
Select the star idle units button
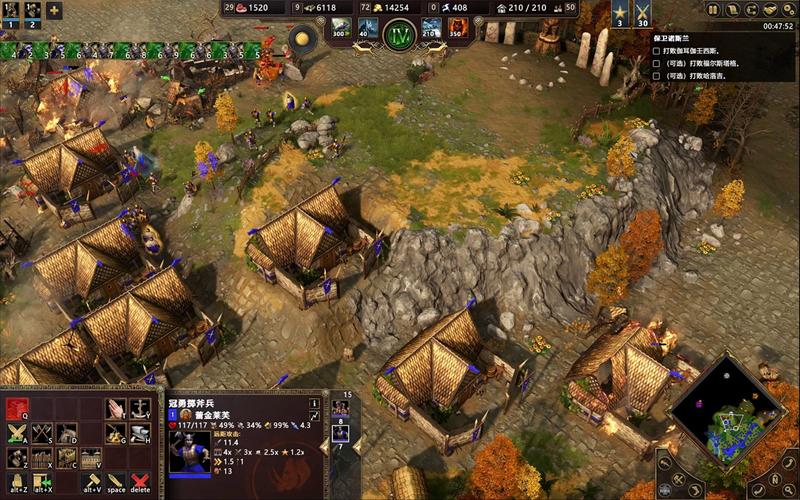[x=619, y=13]
